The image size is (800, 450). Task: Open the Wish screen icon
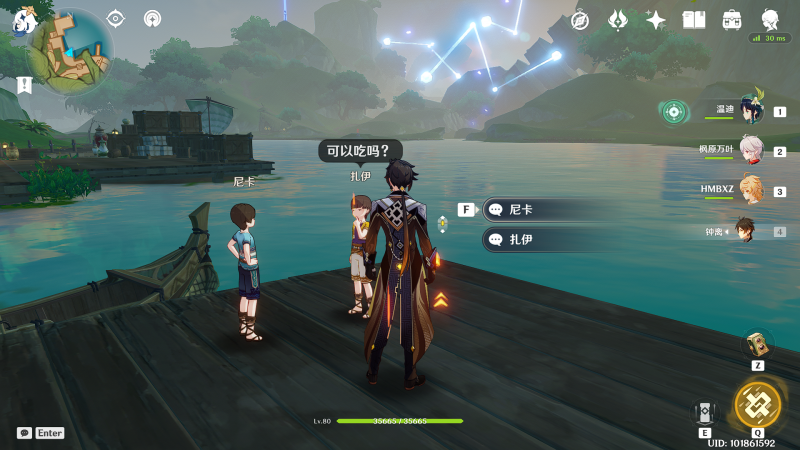(618, 20)
